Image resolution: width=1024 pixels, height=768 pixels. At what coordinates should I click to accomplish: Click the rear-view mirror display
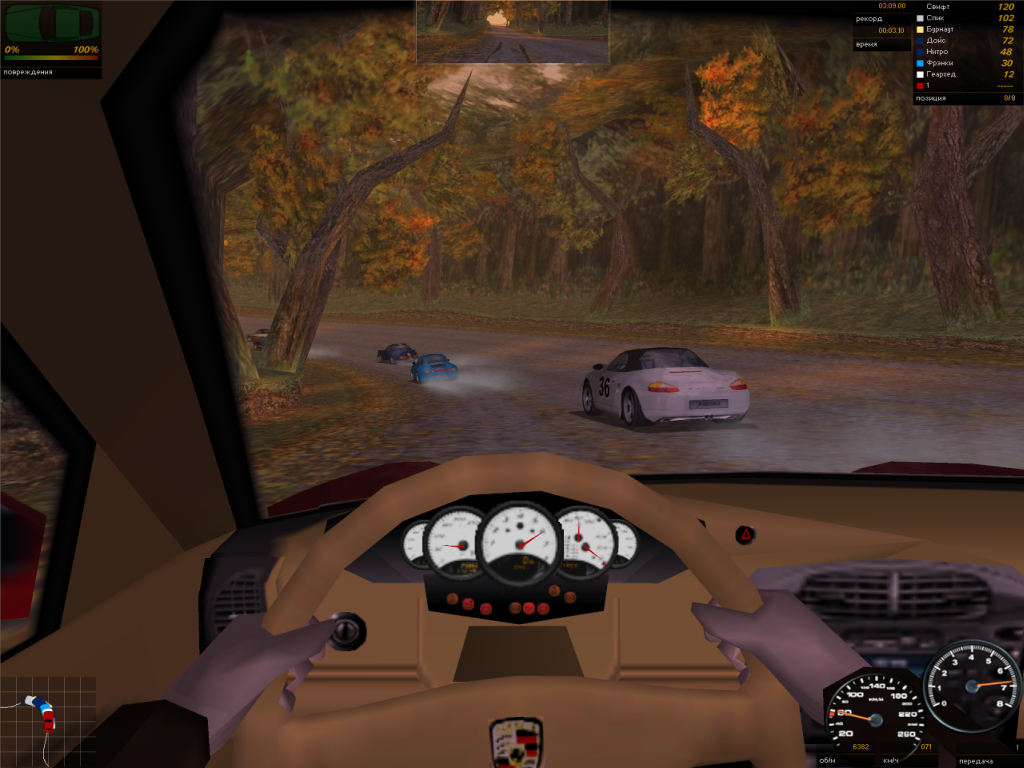512,31
